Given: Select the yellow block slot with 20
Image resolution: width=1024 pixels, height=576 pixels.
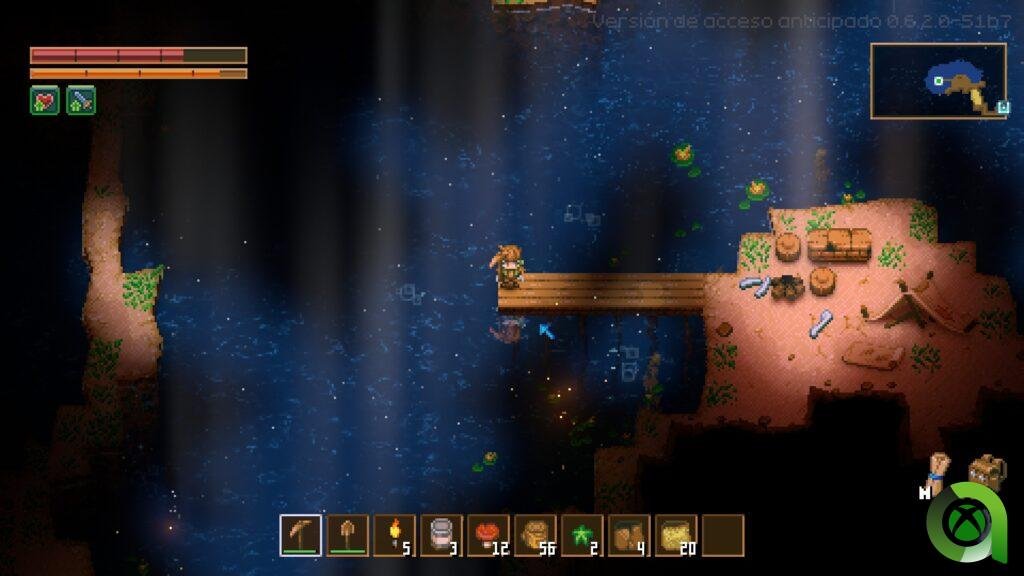Looking at the screenshot, I should 676,535.
